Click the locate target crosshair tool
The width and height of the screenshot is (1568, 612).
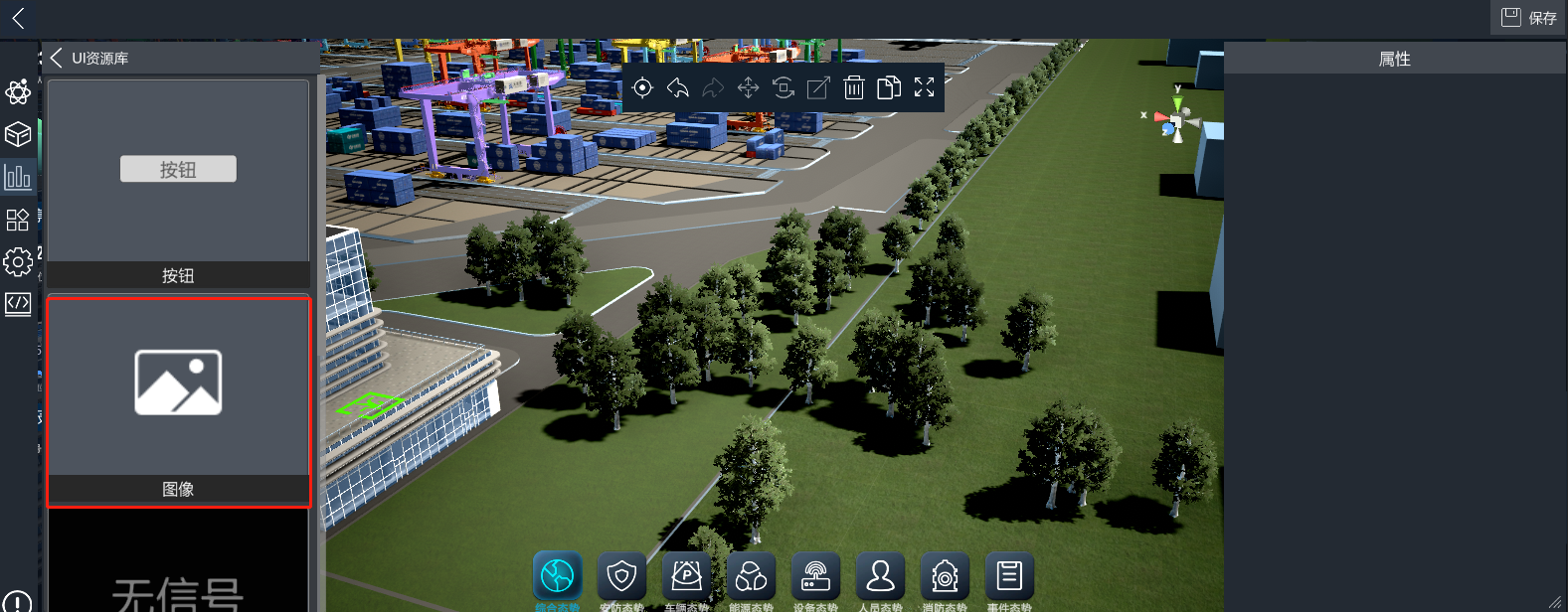[x=642, y=88]
